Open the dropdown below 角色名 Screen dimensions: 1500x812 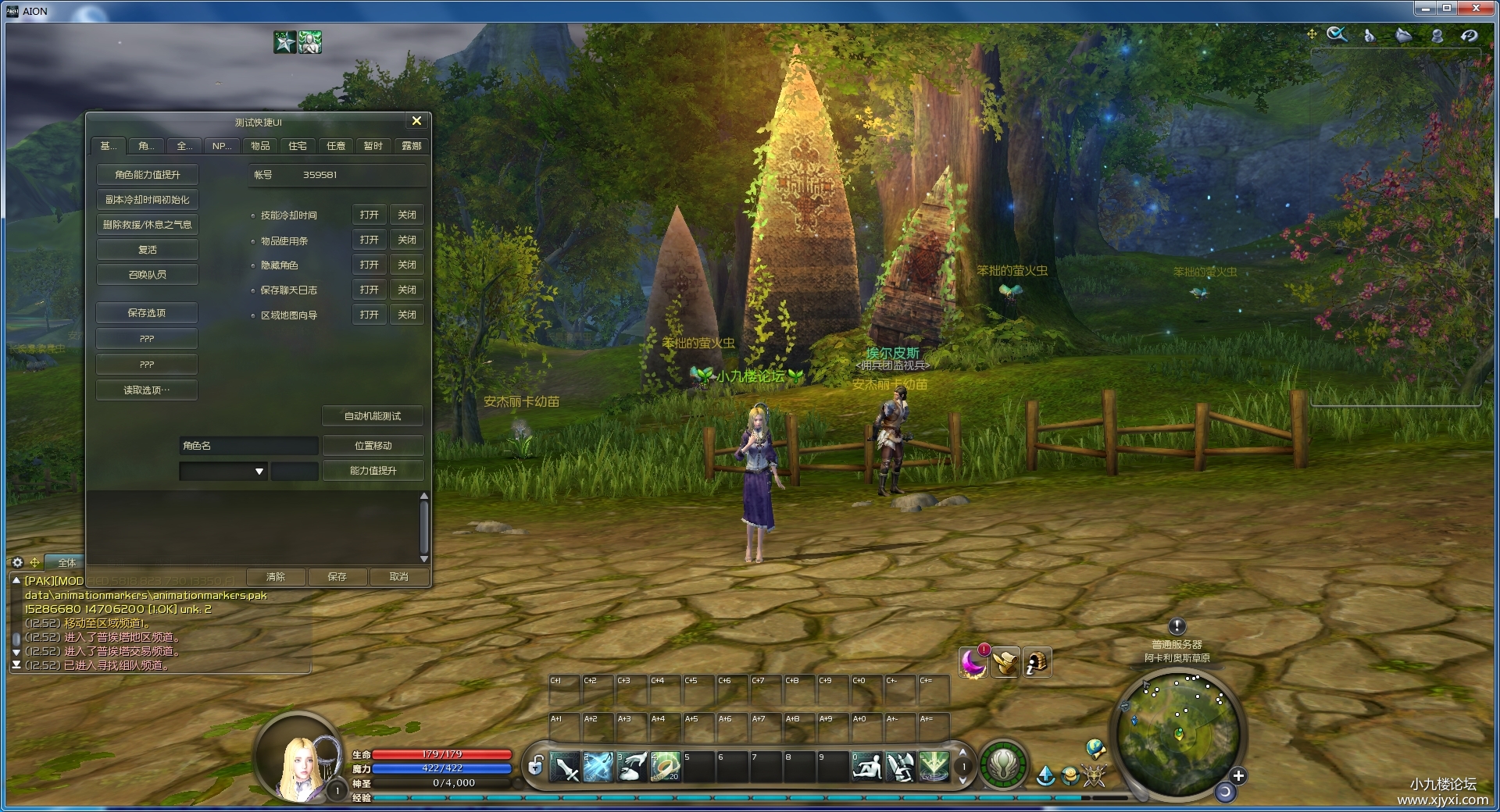(259, 472)
